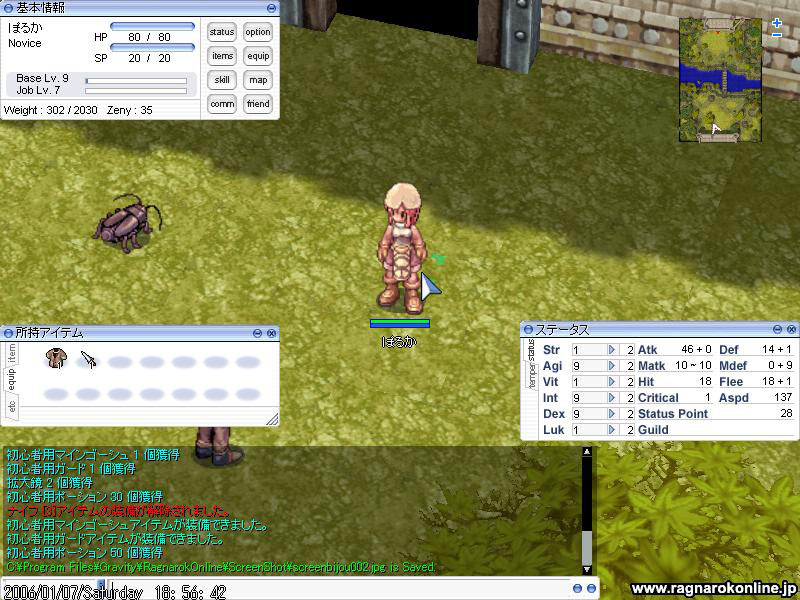Open the items button
This screenshot has height=600, width=800.
pos(222,56)
